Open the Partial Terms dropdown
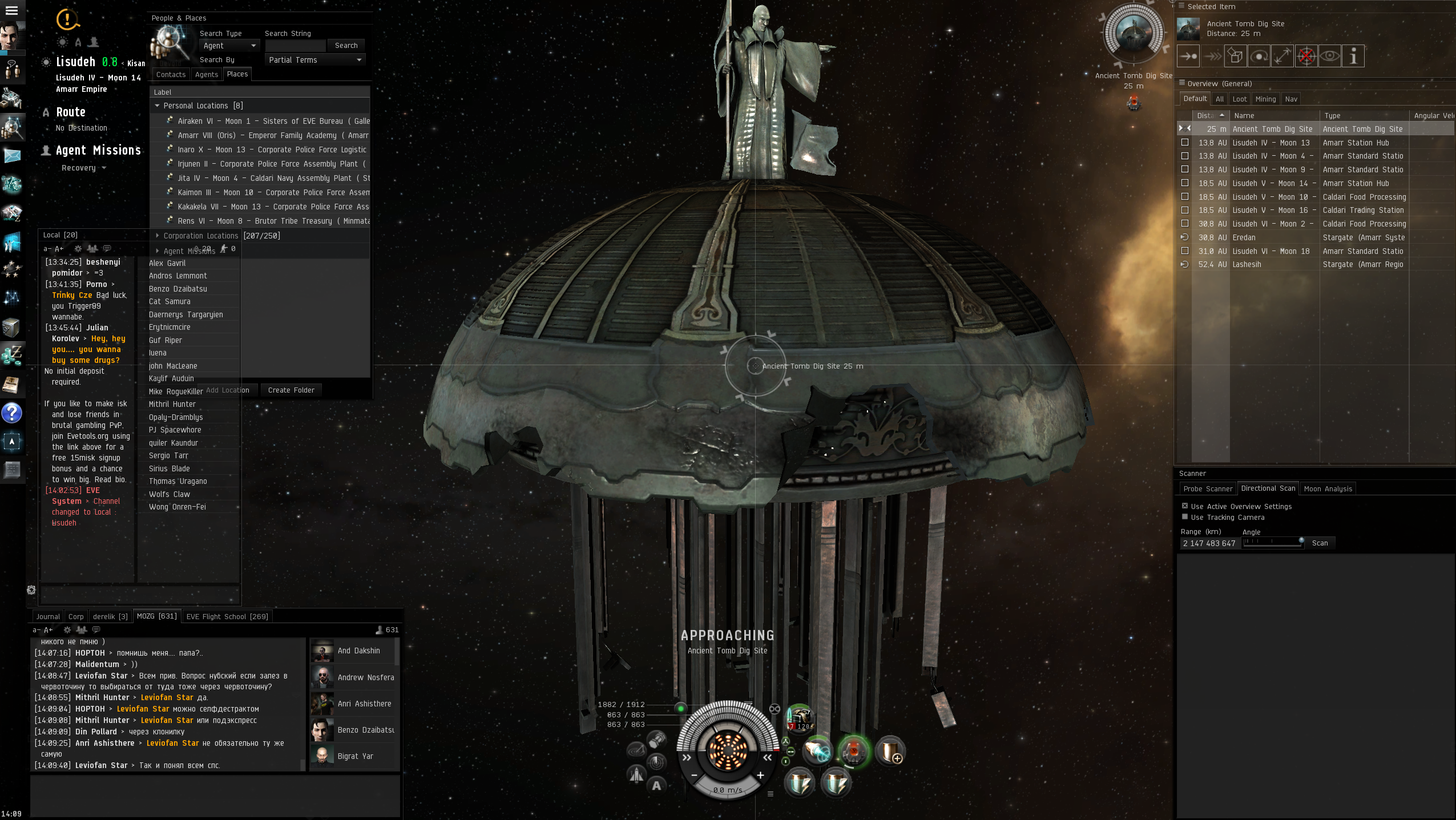The image size is (1456, 820). pos(314,60)
